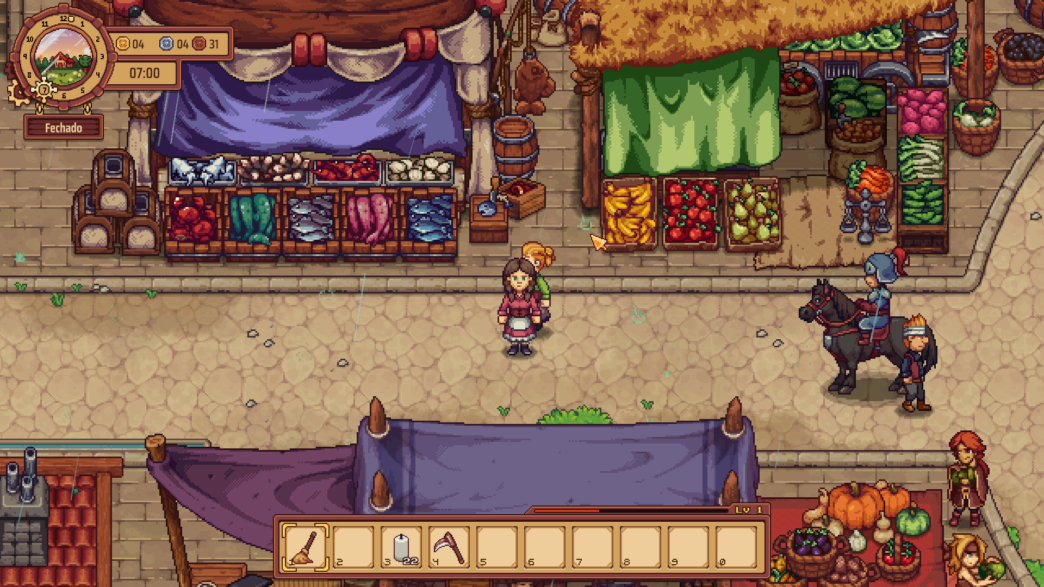The height and width of the screenshot is (587, 1044).
Task: Select the candle stack hotbar slot
Action: [401, 548]
